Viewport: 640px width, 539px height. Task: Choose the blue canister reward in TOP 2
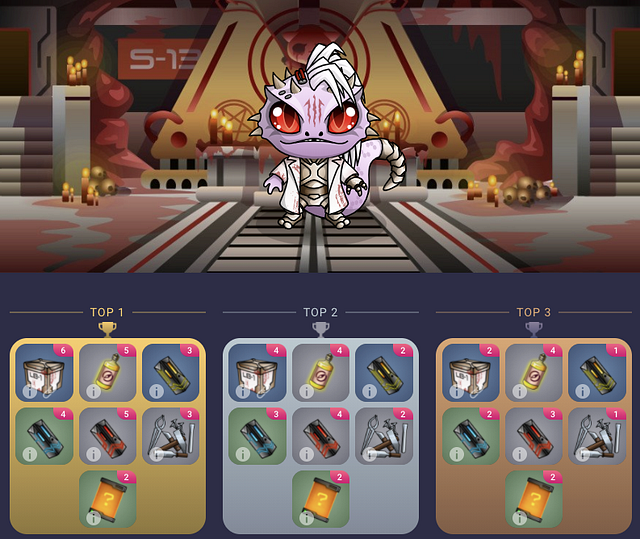tap(259, 435)
